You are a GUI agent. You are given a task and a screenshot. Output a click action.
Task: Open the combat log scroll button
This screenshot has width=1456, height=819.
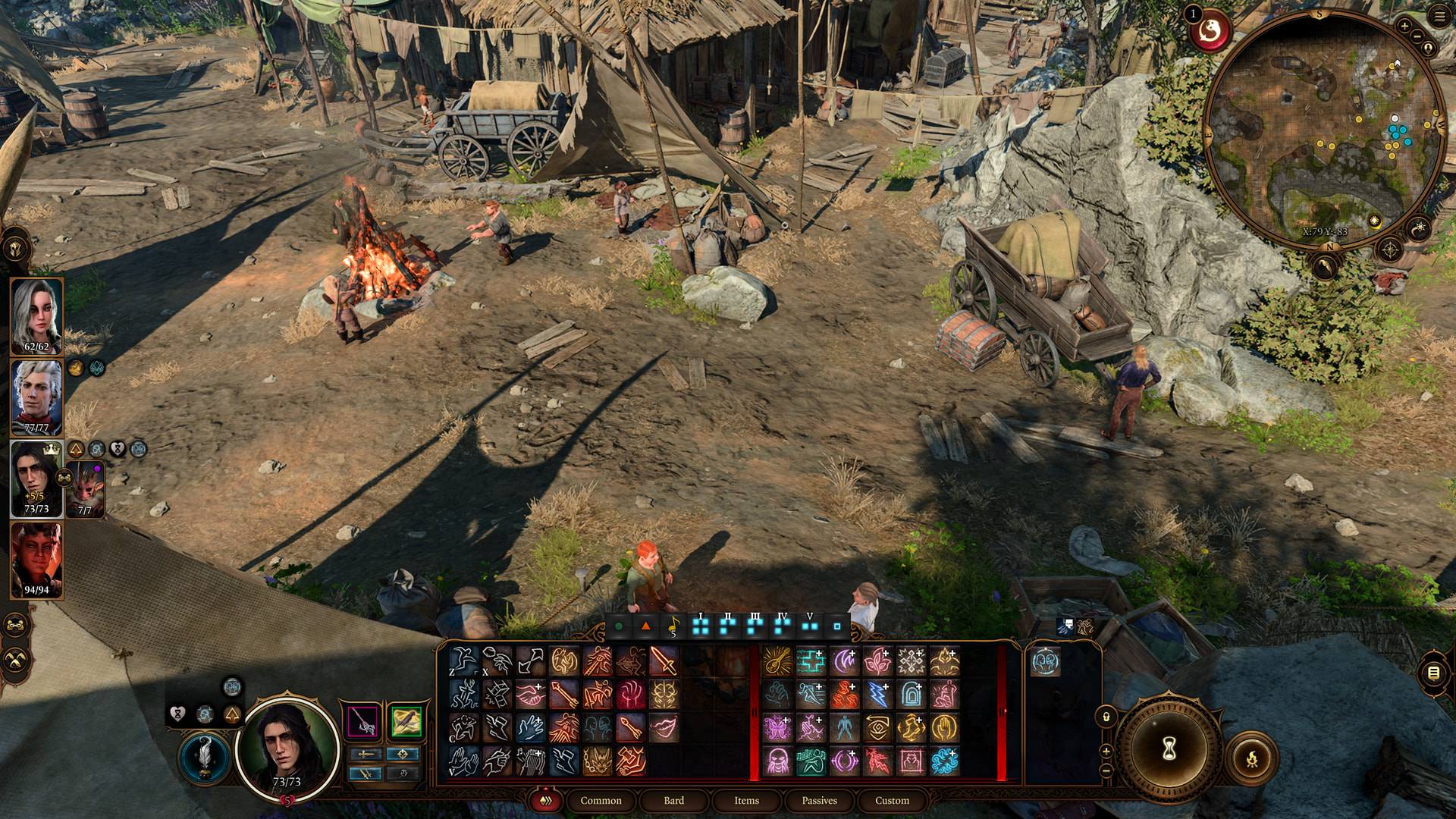click(x=1432, y=673)
